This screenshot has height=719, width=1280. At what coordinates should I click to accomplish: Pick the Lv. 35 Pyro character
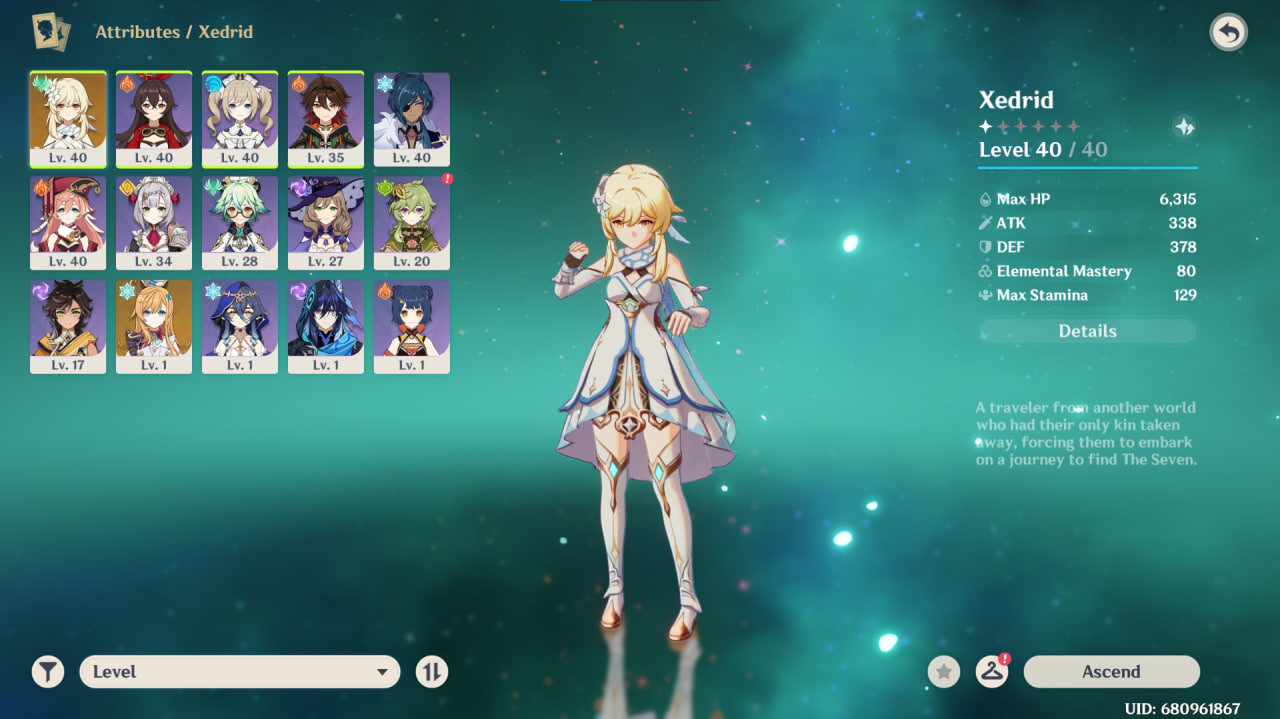point(326,119)
